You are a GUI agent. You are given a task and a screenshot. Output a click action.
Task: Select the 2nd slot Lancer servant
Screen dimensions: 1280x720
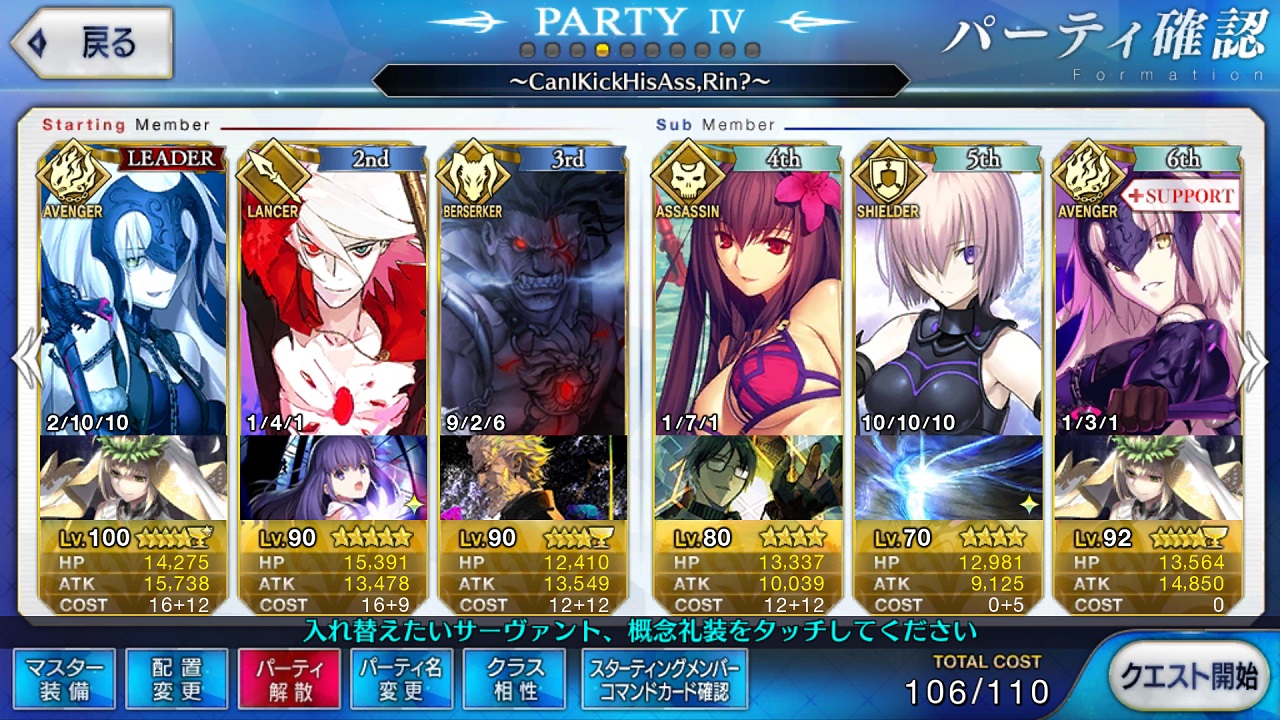[x=333, y=300]
